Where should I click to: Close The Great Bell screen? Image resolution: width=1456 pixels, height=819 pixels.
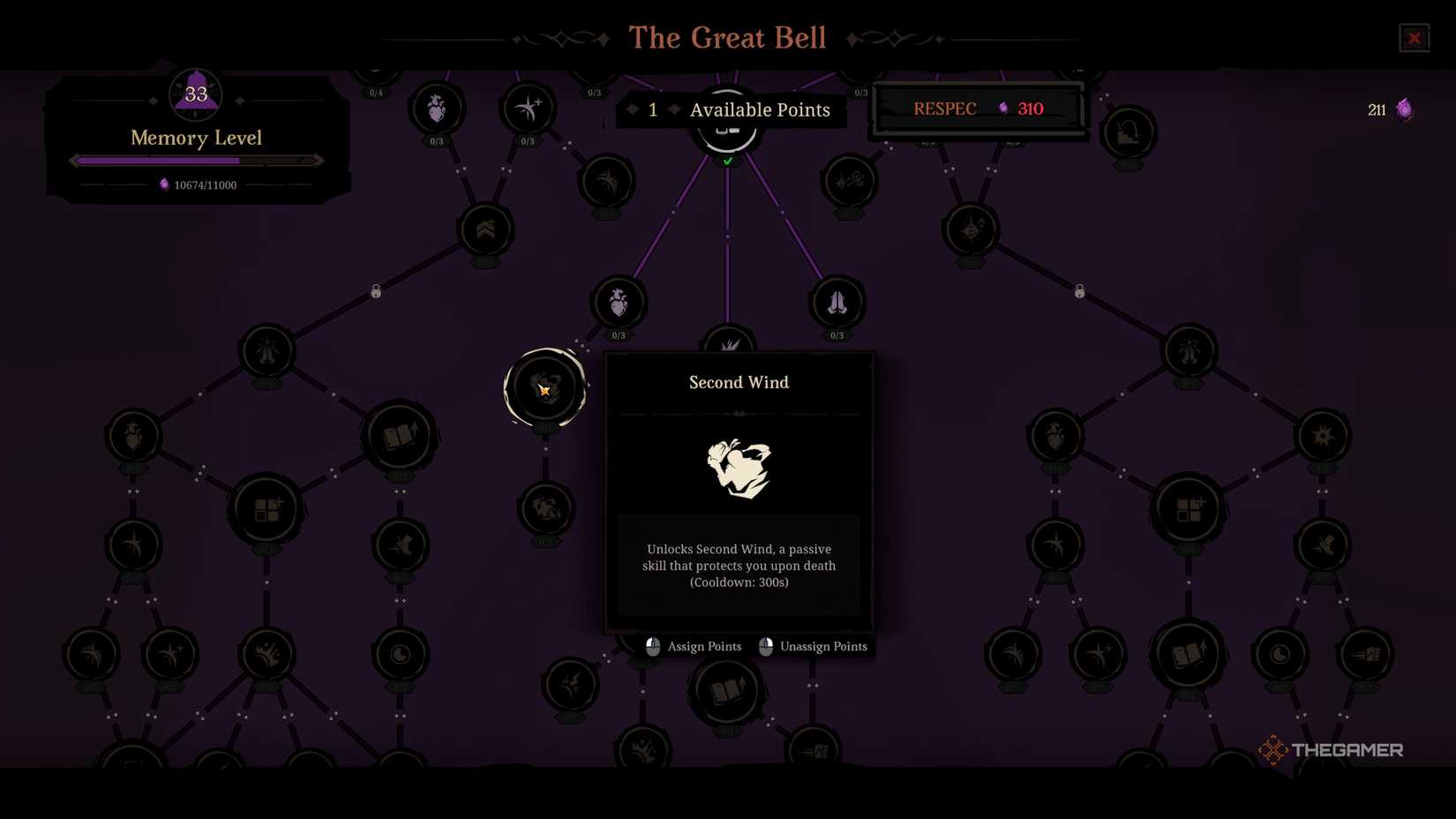pos(1415,38)
